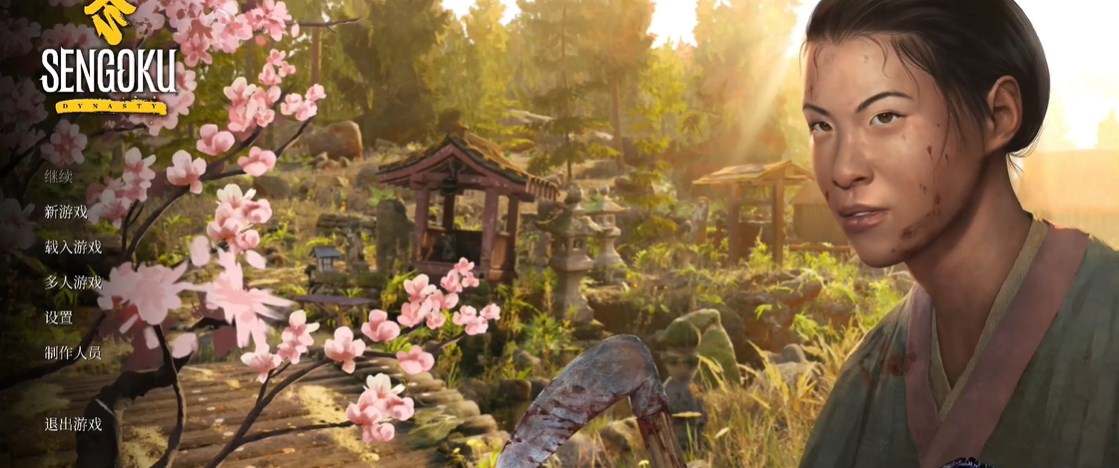Select the 继续 (Continue) menu entry
Image resolution: width=1119 pixels, height=468 pixels.
click(x=58, y=177)
